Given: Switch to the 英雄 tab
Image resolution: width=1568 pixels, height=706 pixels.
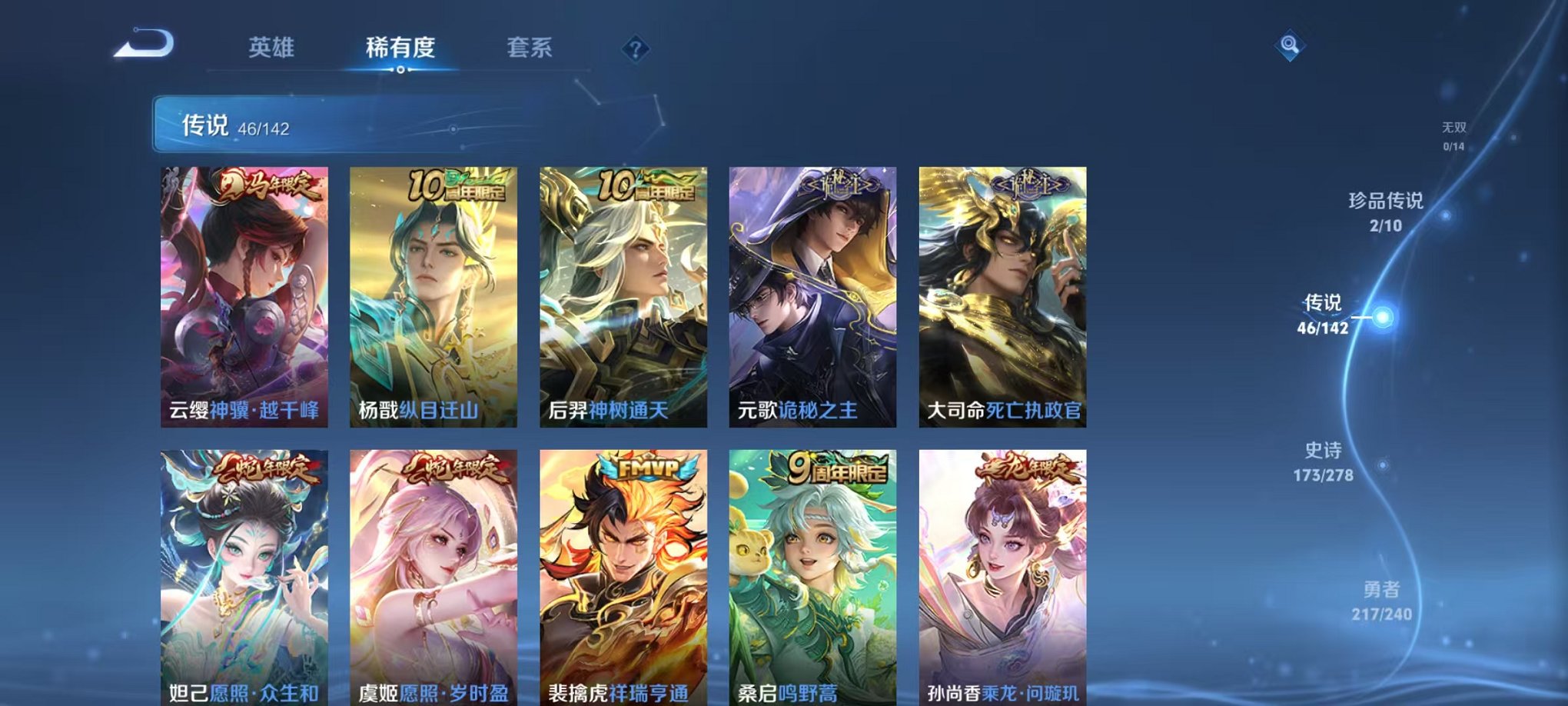Looking at the screenshot, I should (x=273, y=48).
